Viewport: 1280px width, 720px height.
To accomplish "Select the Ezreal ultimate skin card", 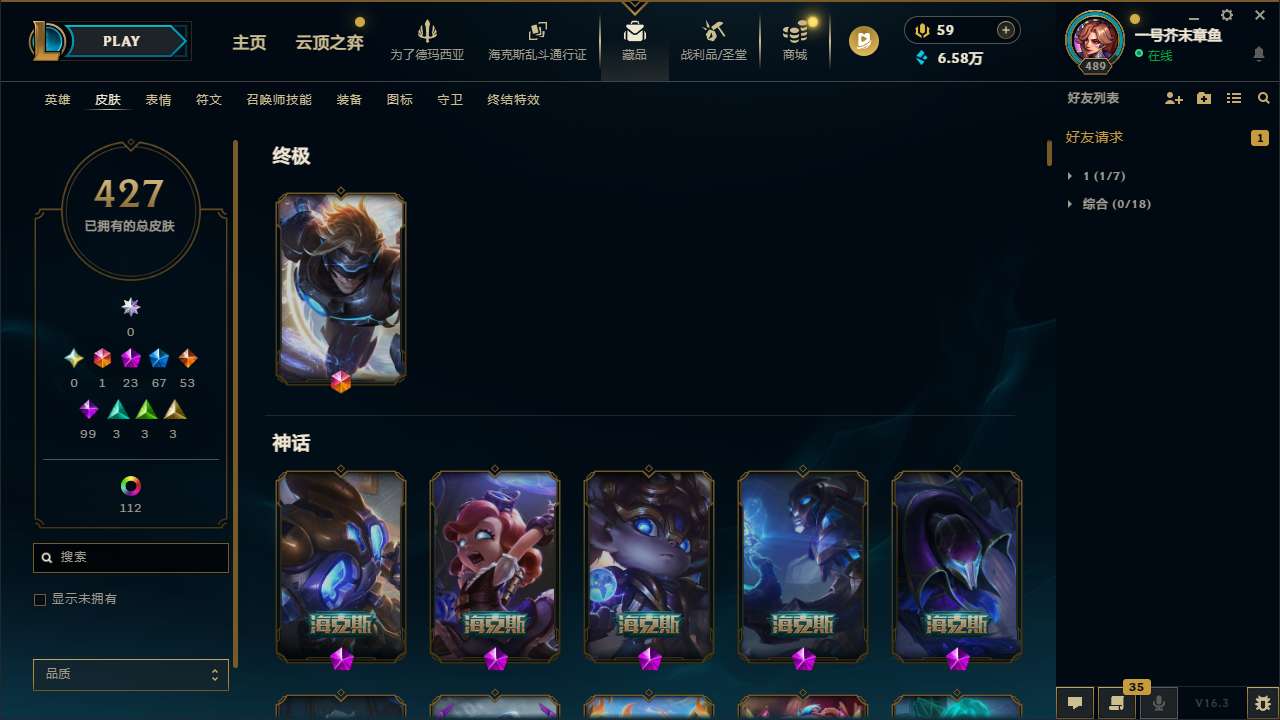I will pos(341,288).
